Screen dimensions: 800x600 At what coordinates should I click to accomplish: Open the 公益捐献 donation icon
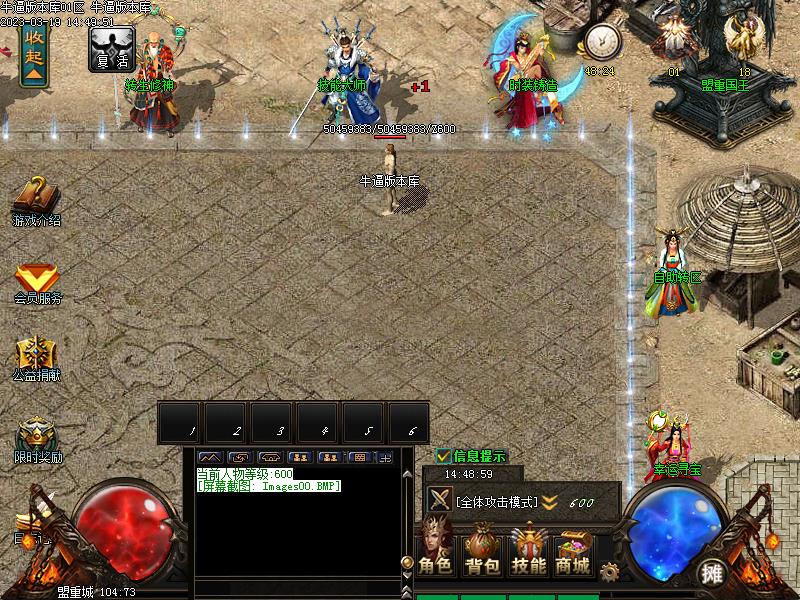(37, 354)
